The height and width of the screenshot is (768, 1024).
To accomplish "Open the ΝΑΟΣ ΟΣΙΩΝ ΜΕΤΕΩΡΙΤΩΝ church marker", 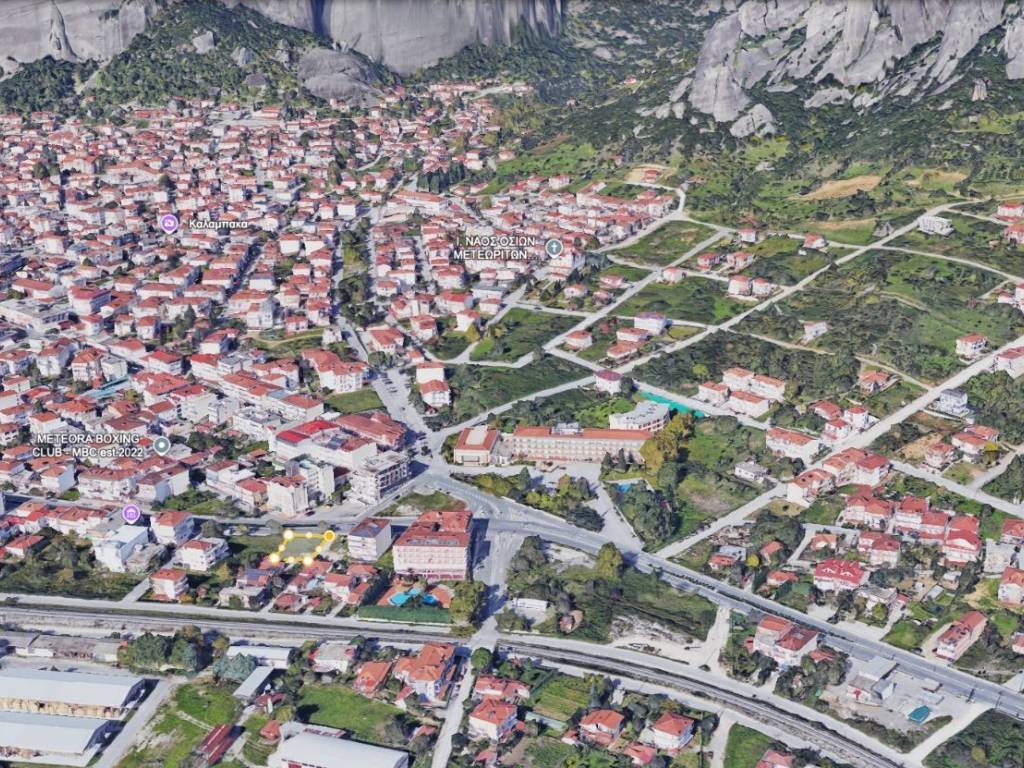I will tap(554, 247).
